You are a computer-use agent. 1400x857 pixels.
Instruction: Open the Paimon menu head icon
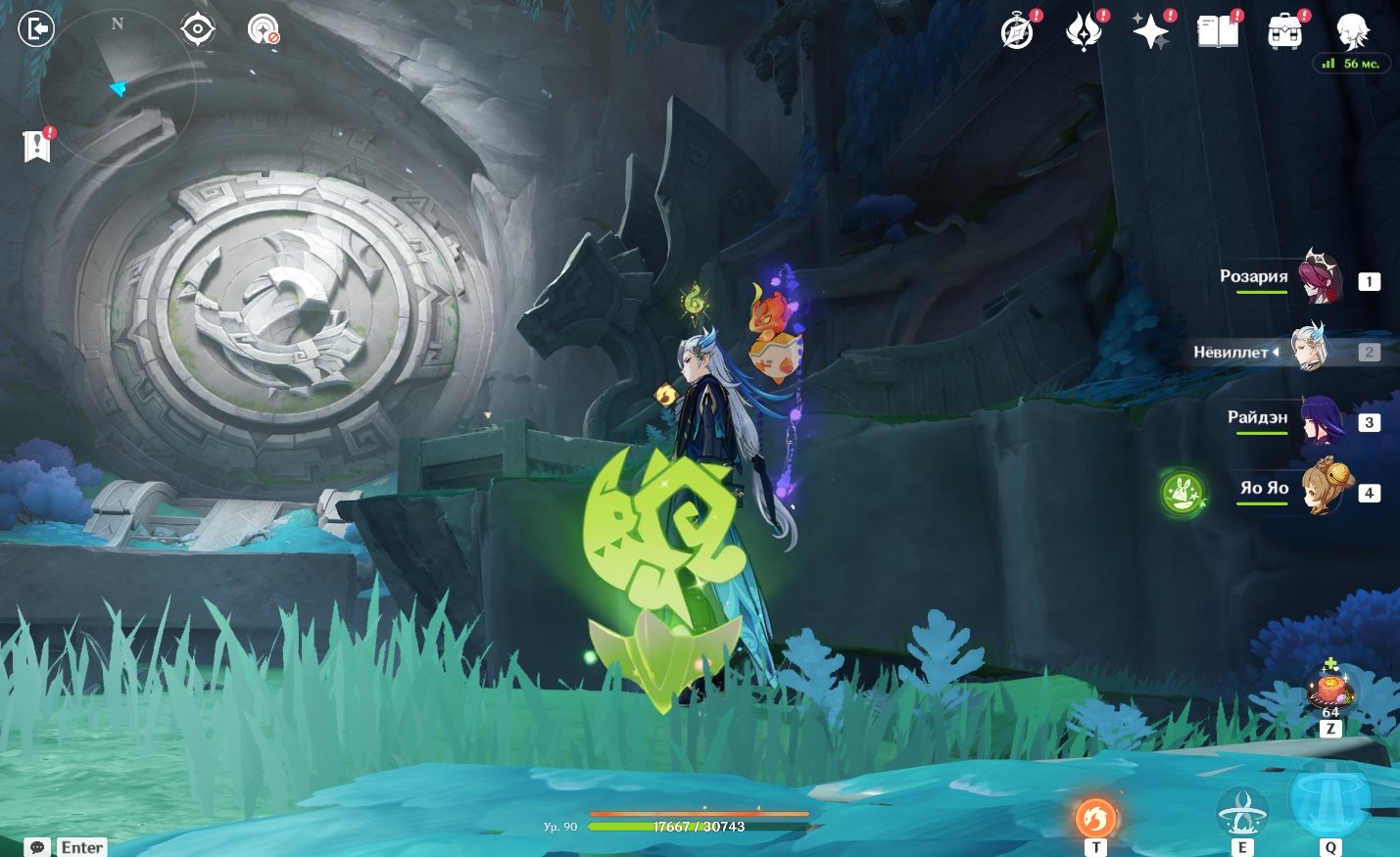[1352, 30]
